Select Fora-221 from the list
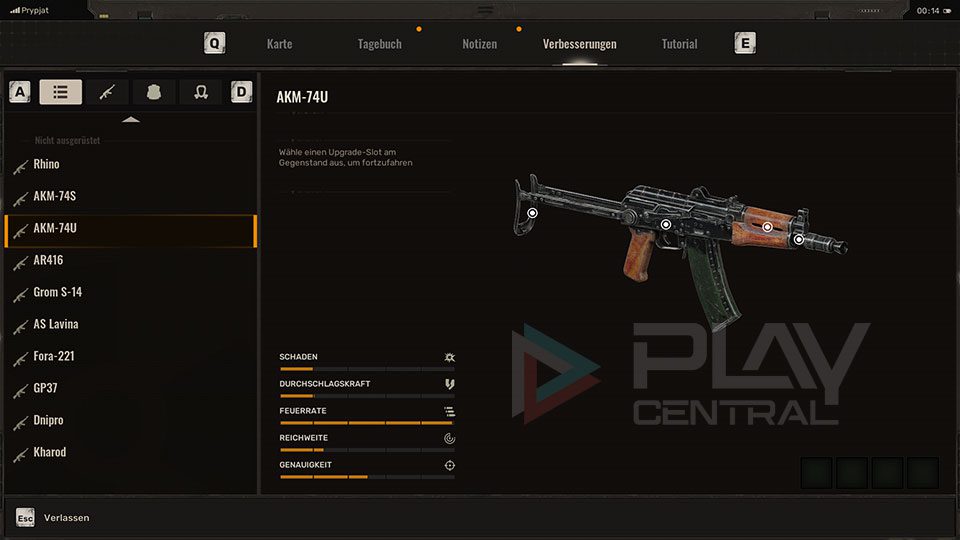 (x=54, y=356)
